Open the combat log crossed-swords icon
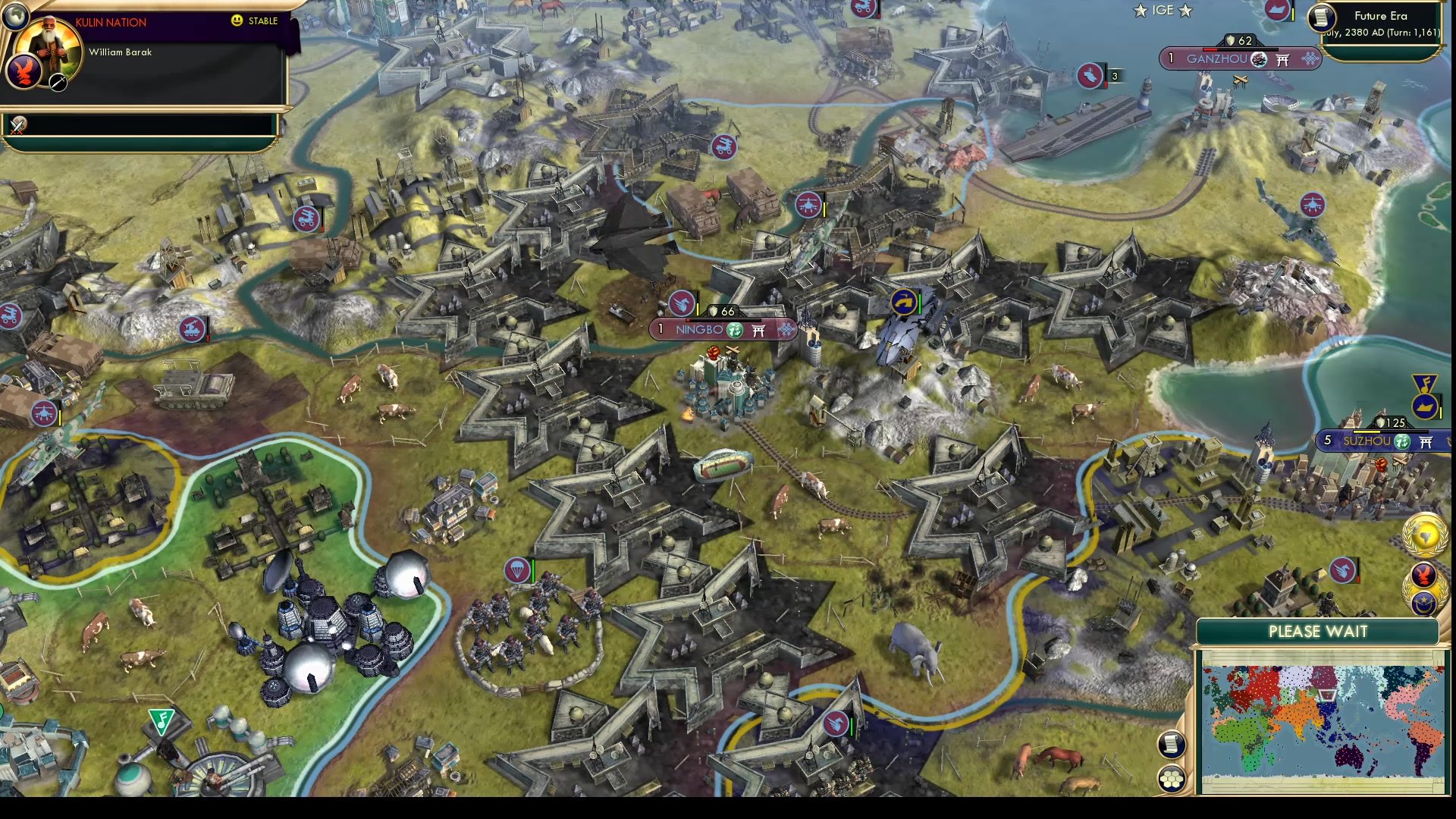The image size is (1456, 819). [x=17, y=126]
